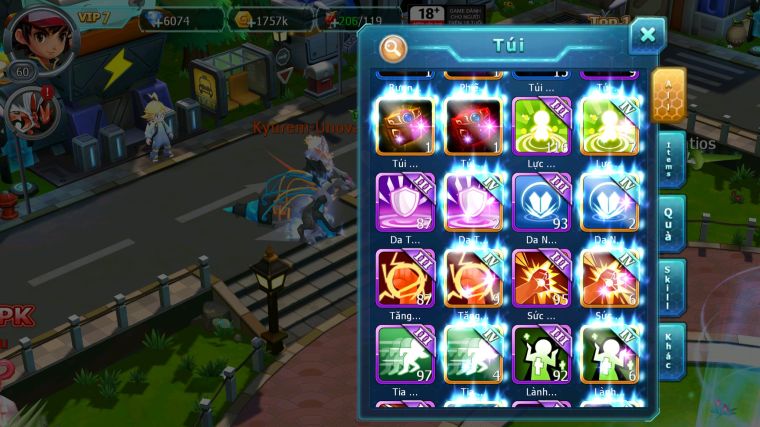Viewport: 760px width, 427px height.
Task: Switch to the Skill tab
Action: tap(671, 287)
